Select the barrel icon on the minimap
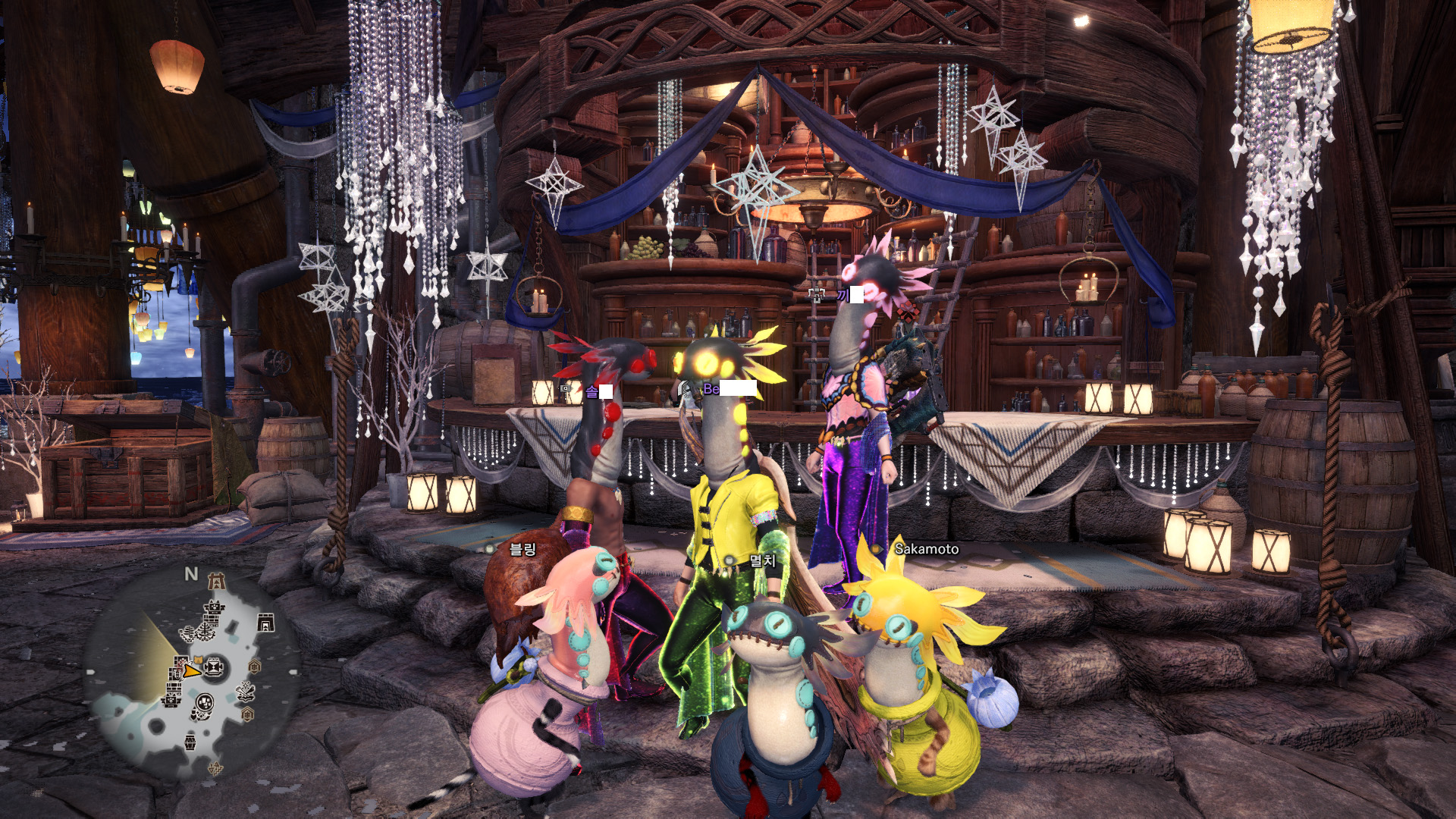 (x=190, y=741)
